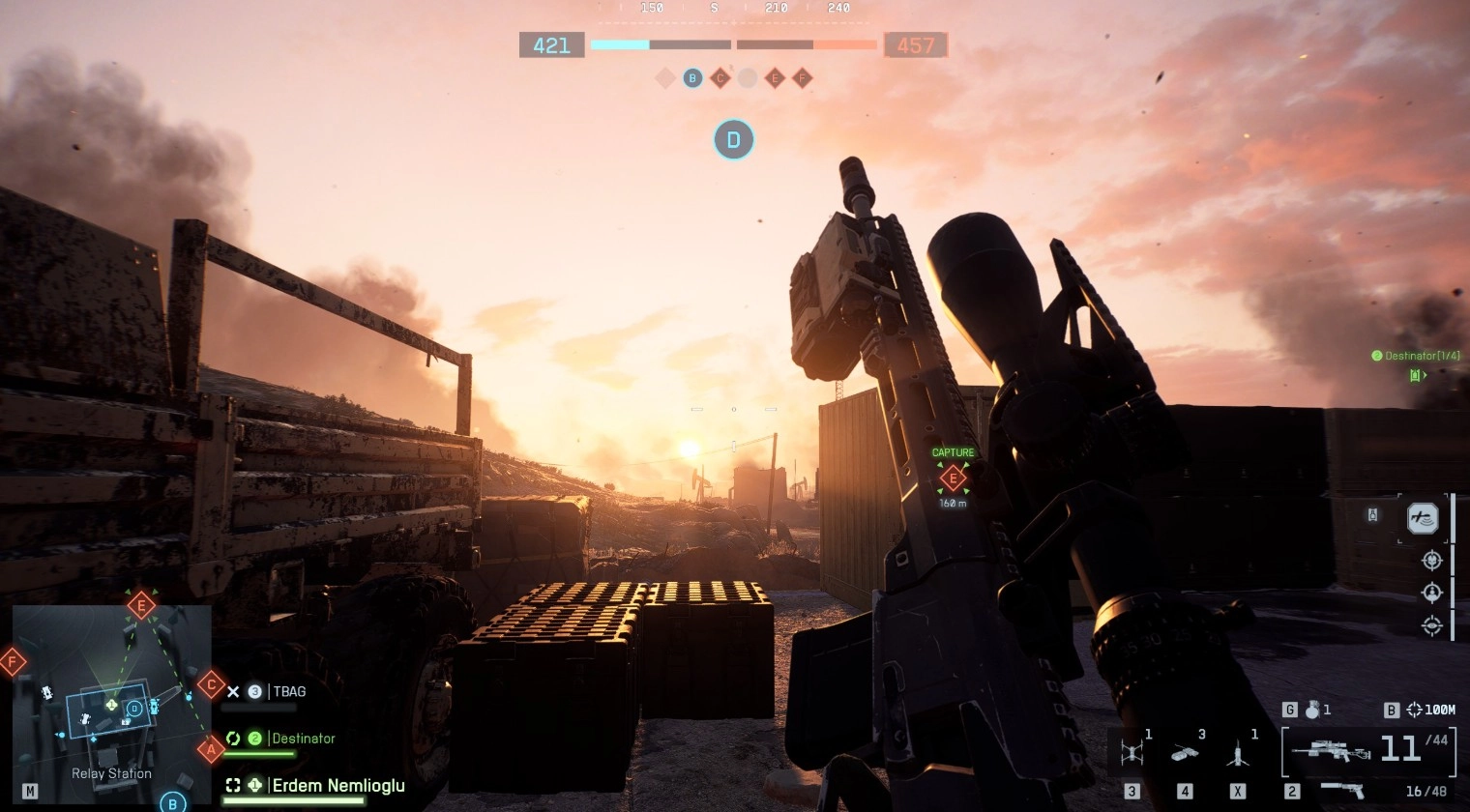Click TBAG's death cross indicator
1470x812 pixels.
coord(232,691)
